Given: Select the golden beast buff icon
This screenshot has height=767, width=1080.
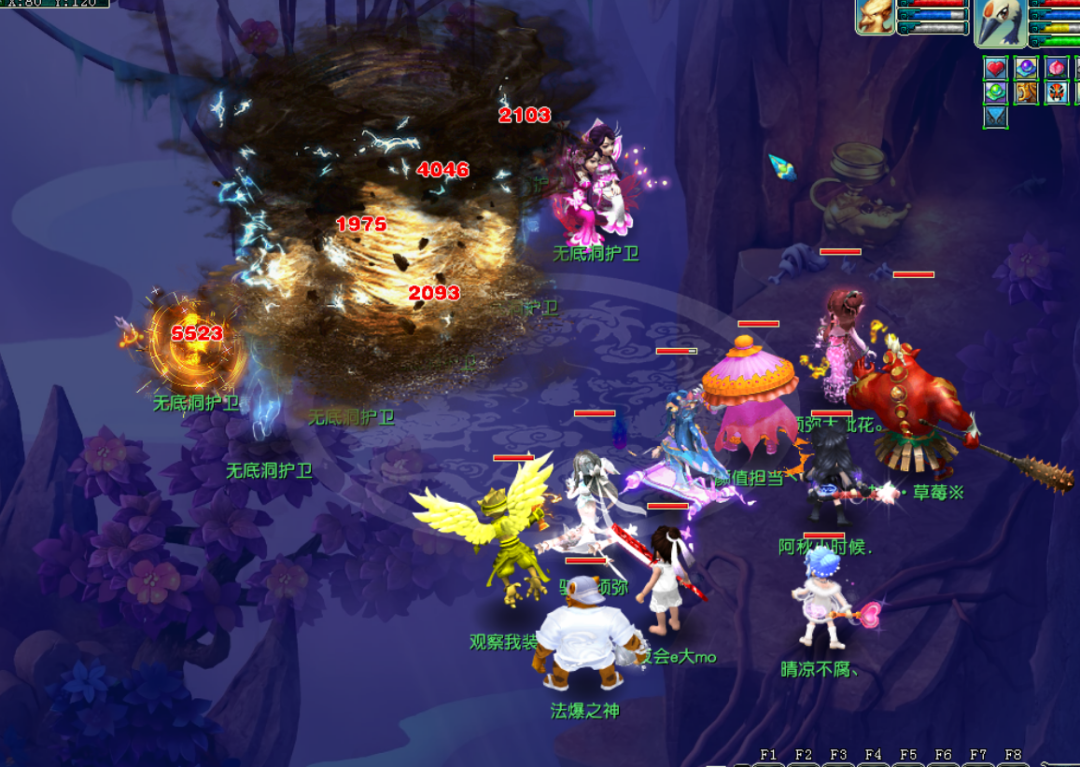Looking at the screenshot, I should point(1027,93).
